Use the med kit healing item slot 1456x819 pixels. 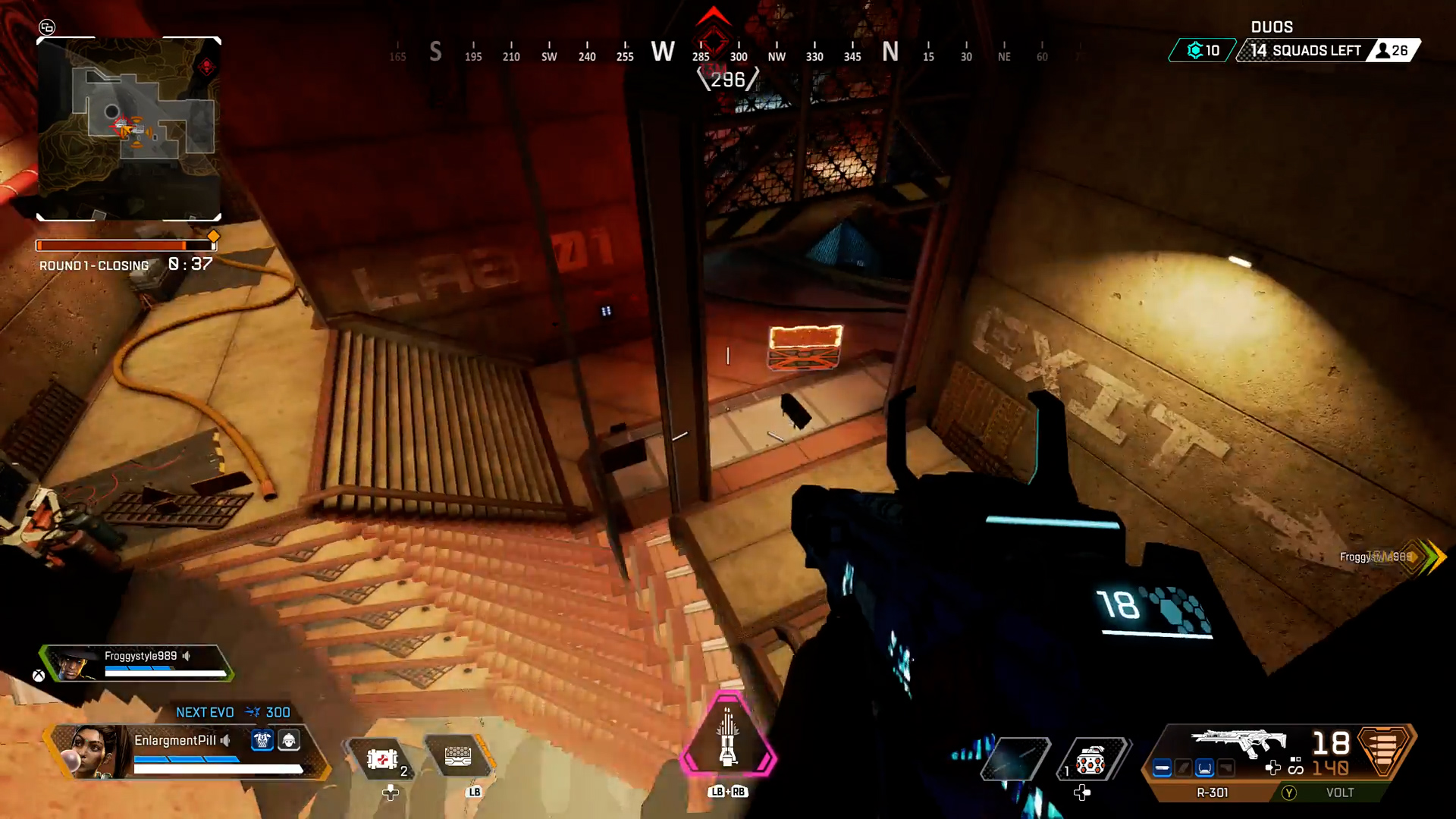382,758
